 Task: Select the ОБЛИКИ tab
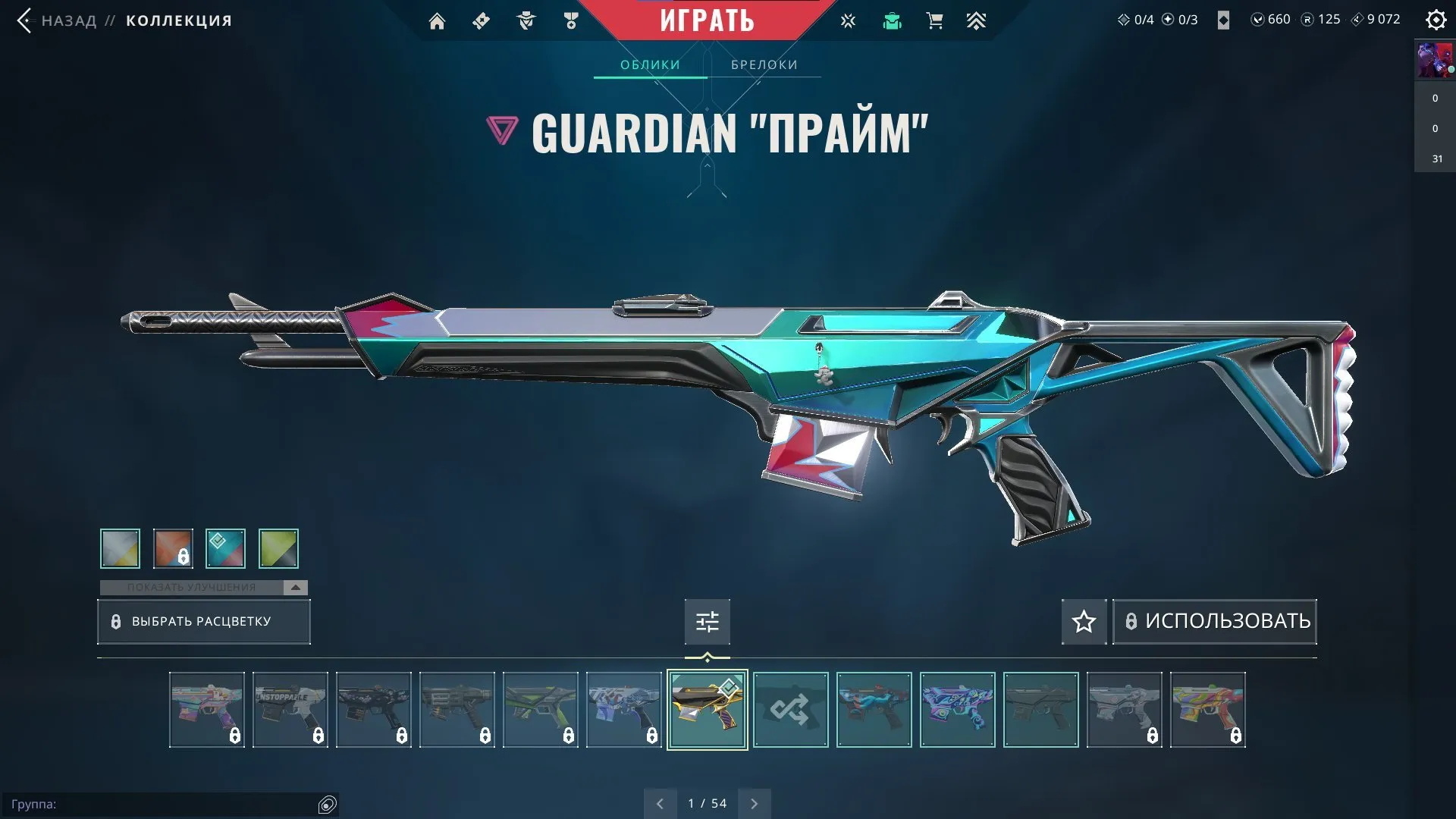coord(650,64)
